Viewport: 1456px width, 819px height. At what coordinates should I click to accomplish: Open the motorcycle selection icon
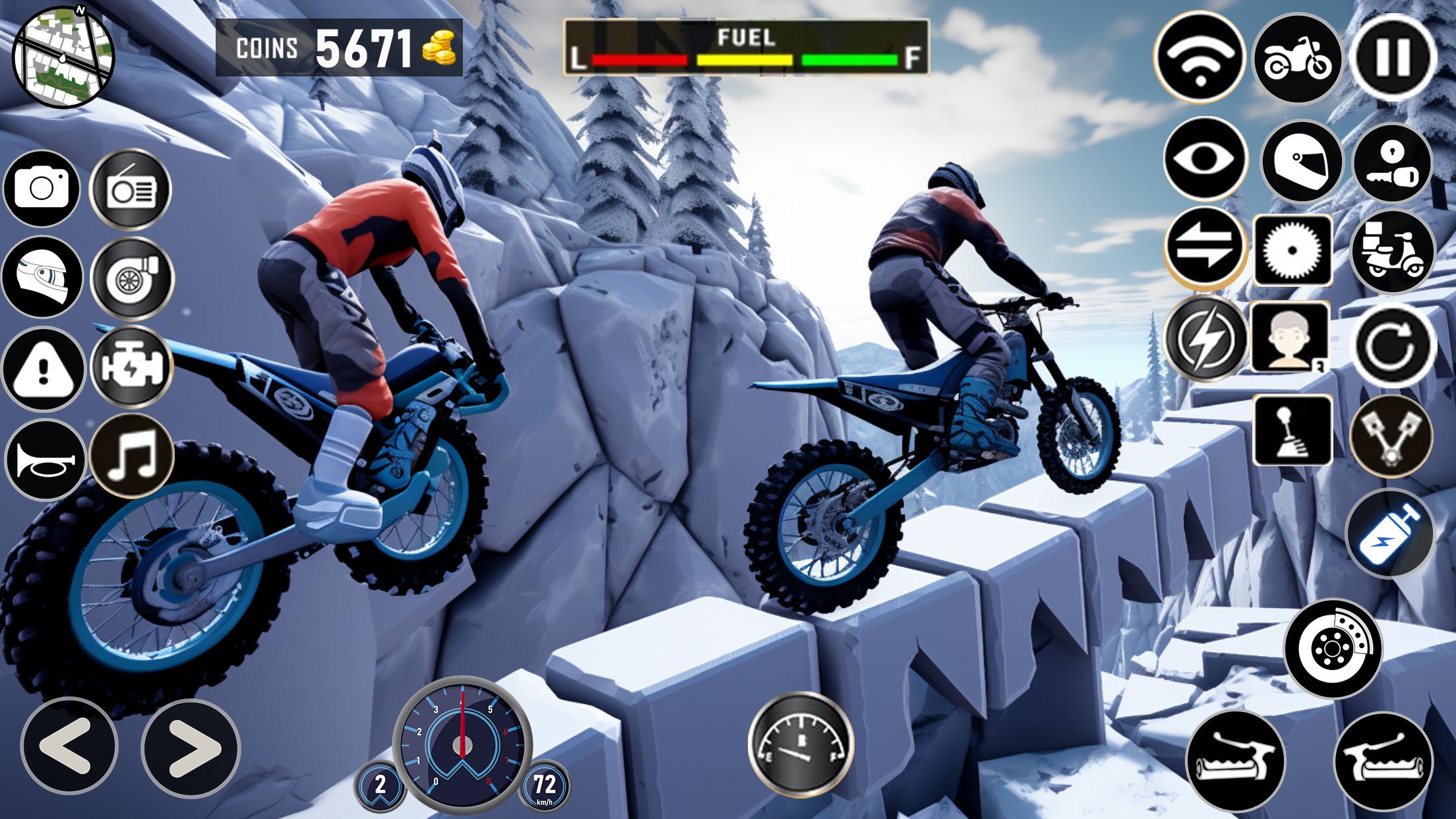click(x=1296, y=58)
